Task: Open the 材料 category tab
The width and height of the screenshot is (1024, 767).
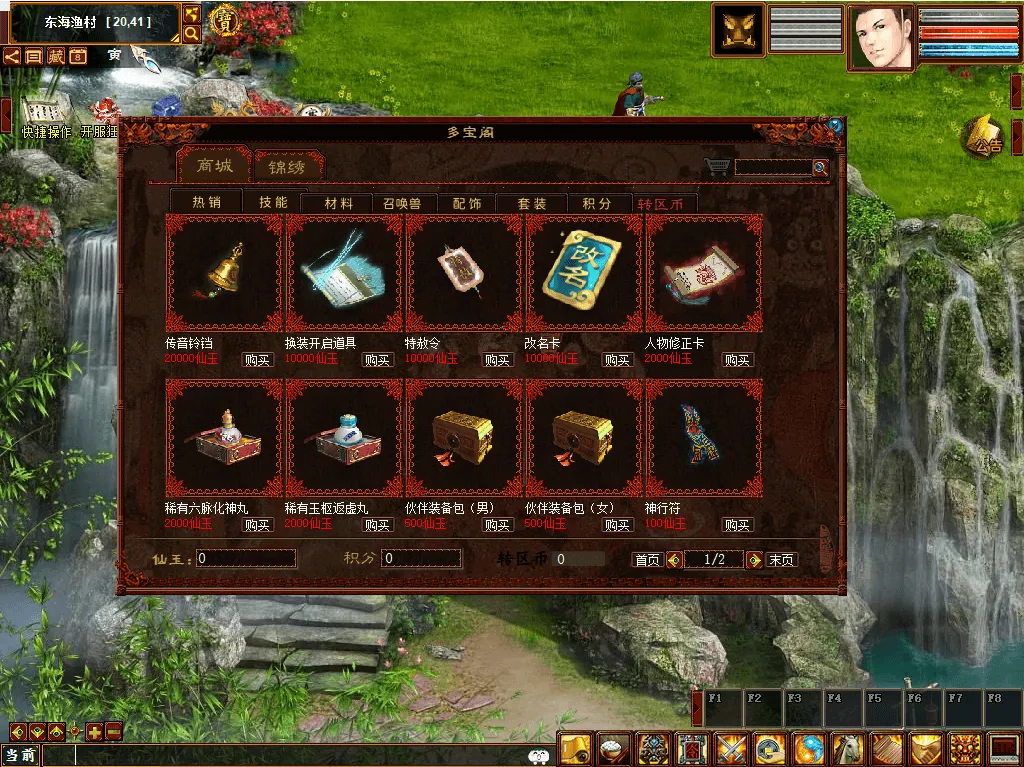Action: tap(338, 203)
